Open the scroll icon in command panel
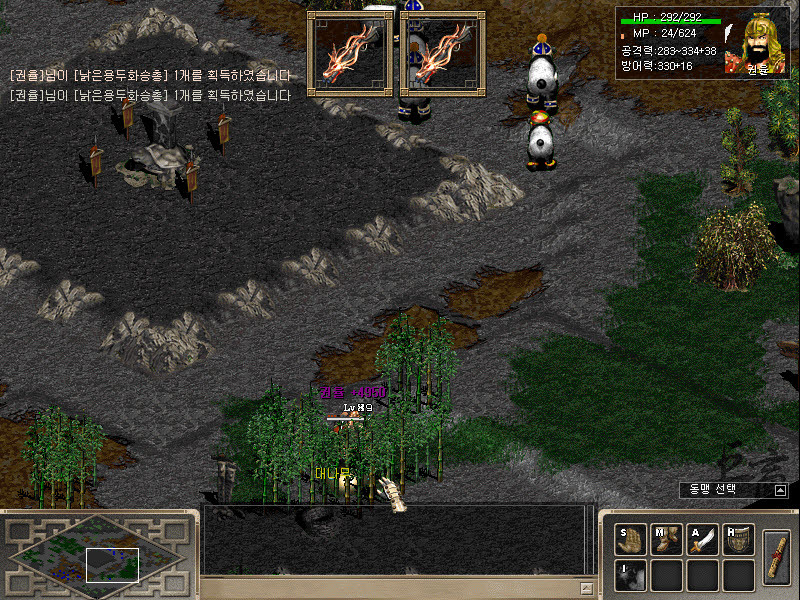This screenshot has width=800, height=600. (776, 555)
